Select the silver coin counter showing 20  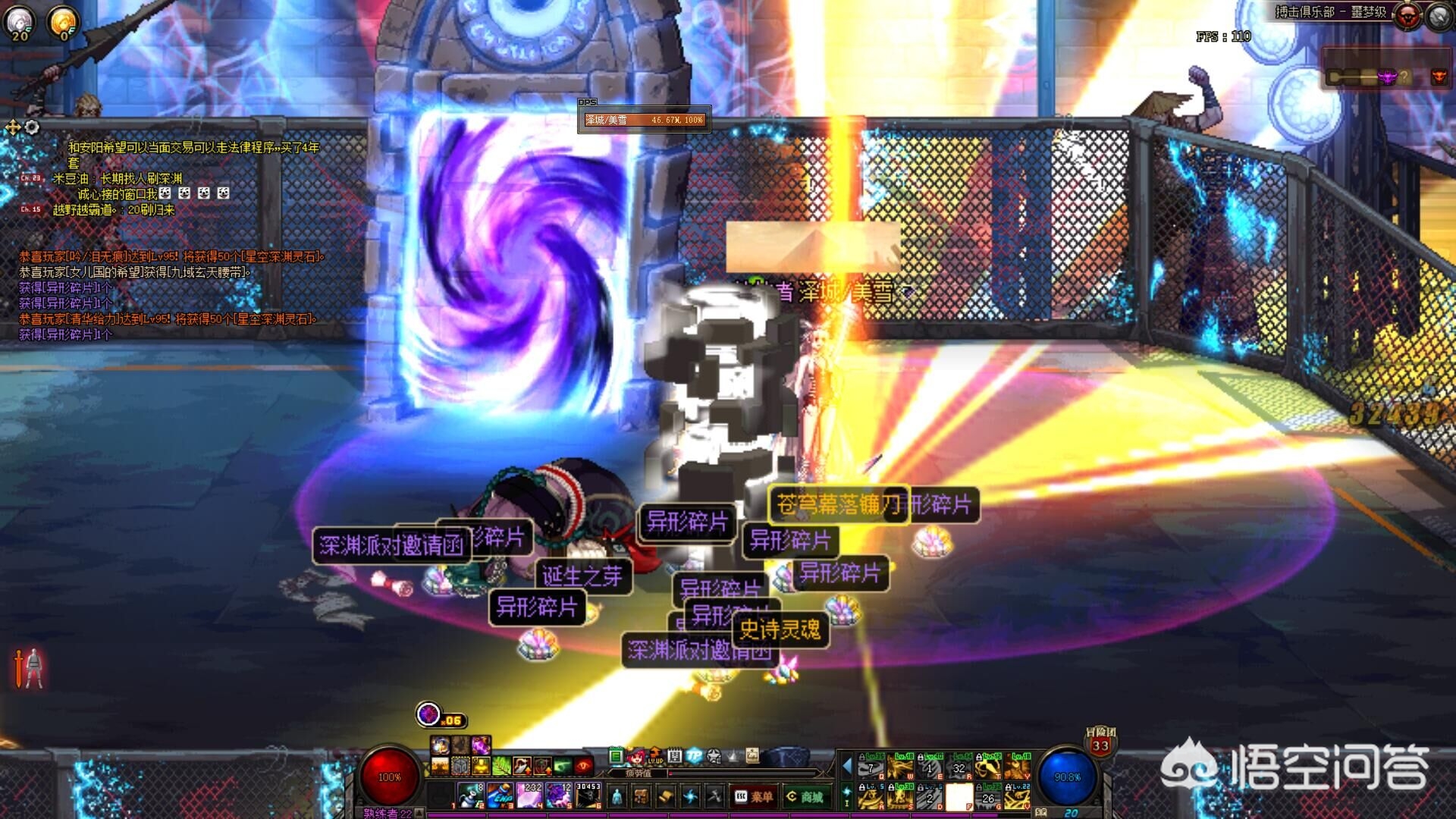[18, 23]
